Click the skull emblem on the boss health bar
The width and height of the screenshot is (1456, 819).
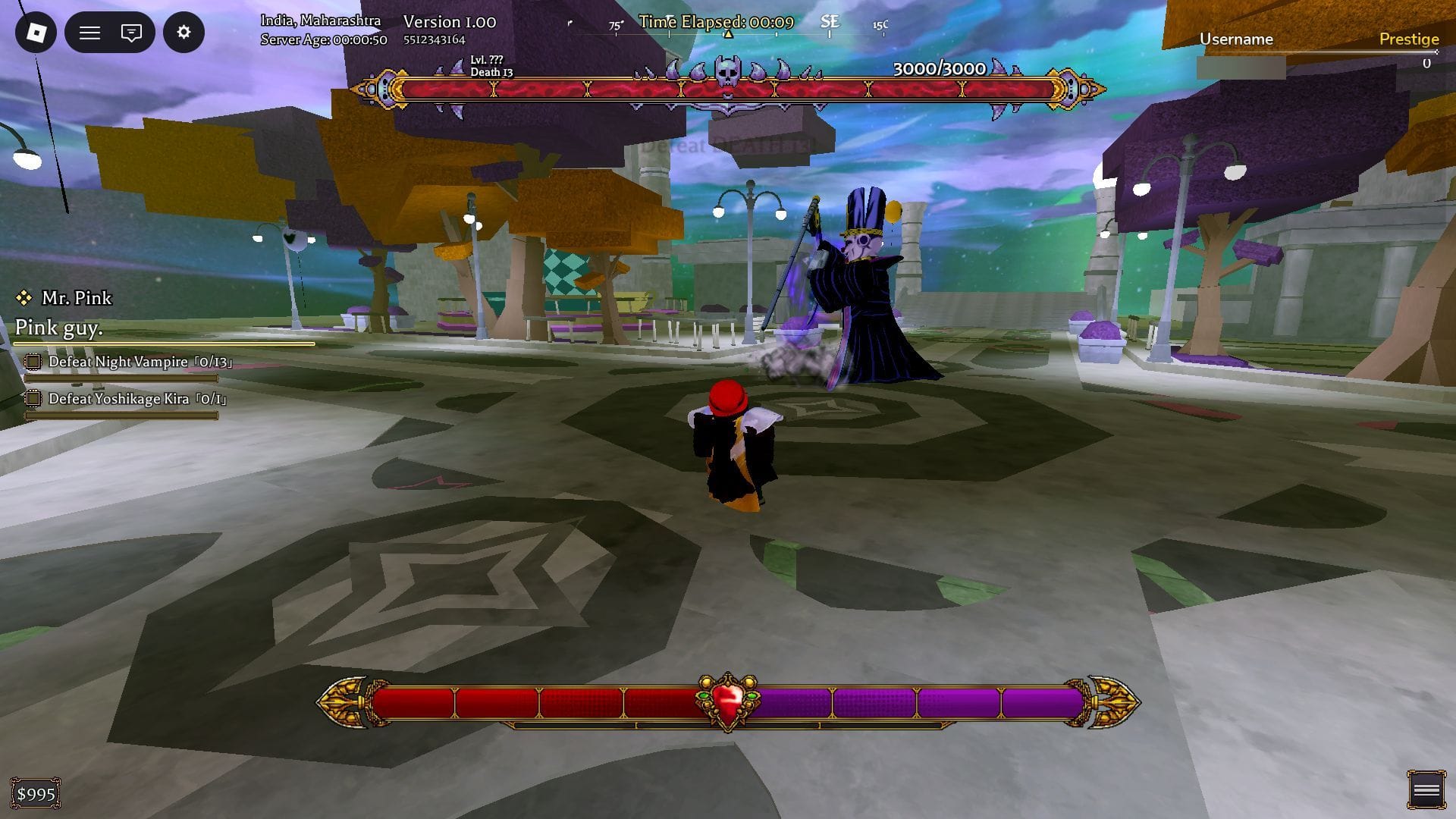pos(727,71)
